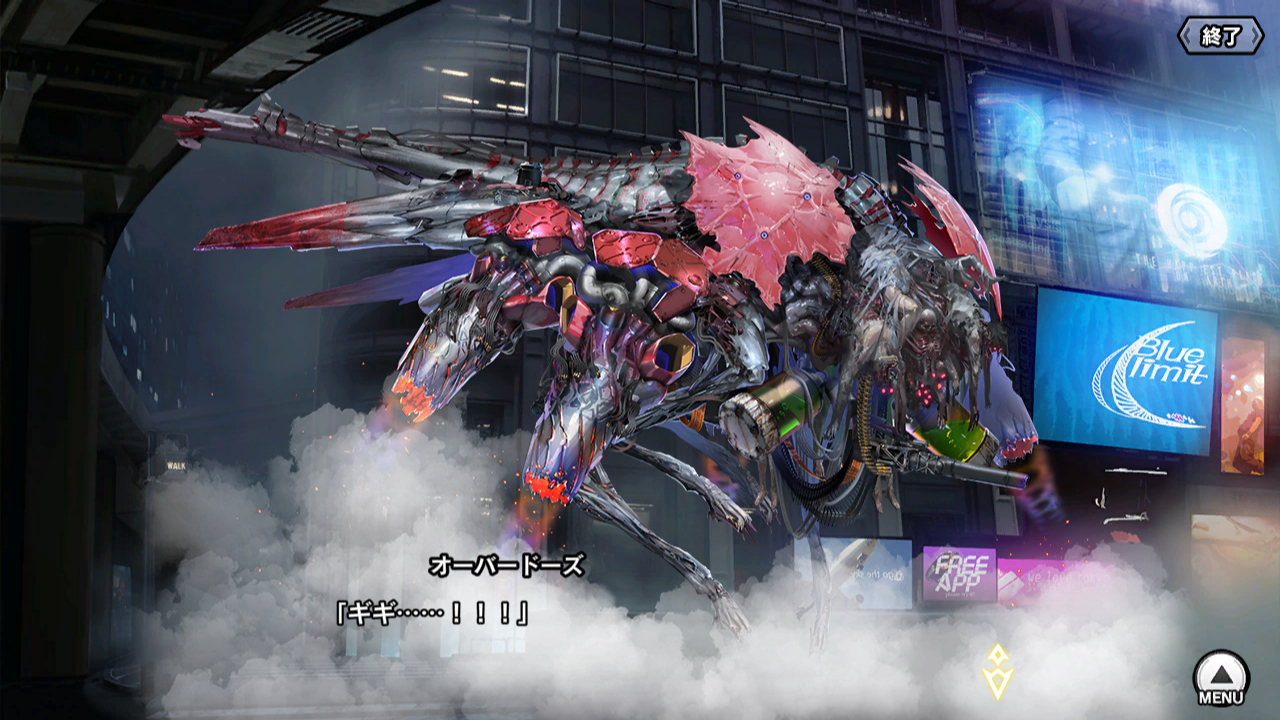The width and height of the screenshot is (1280, 720).
Task: Advance dialogue with the yellow diamond indicator
Action: [x=997, y=671]
